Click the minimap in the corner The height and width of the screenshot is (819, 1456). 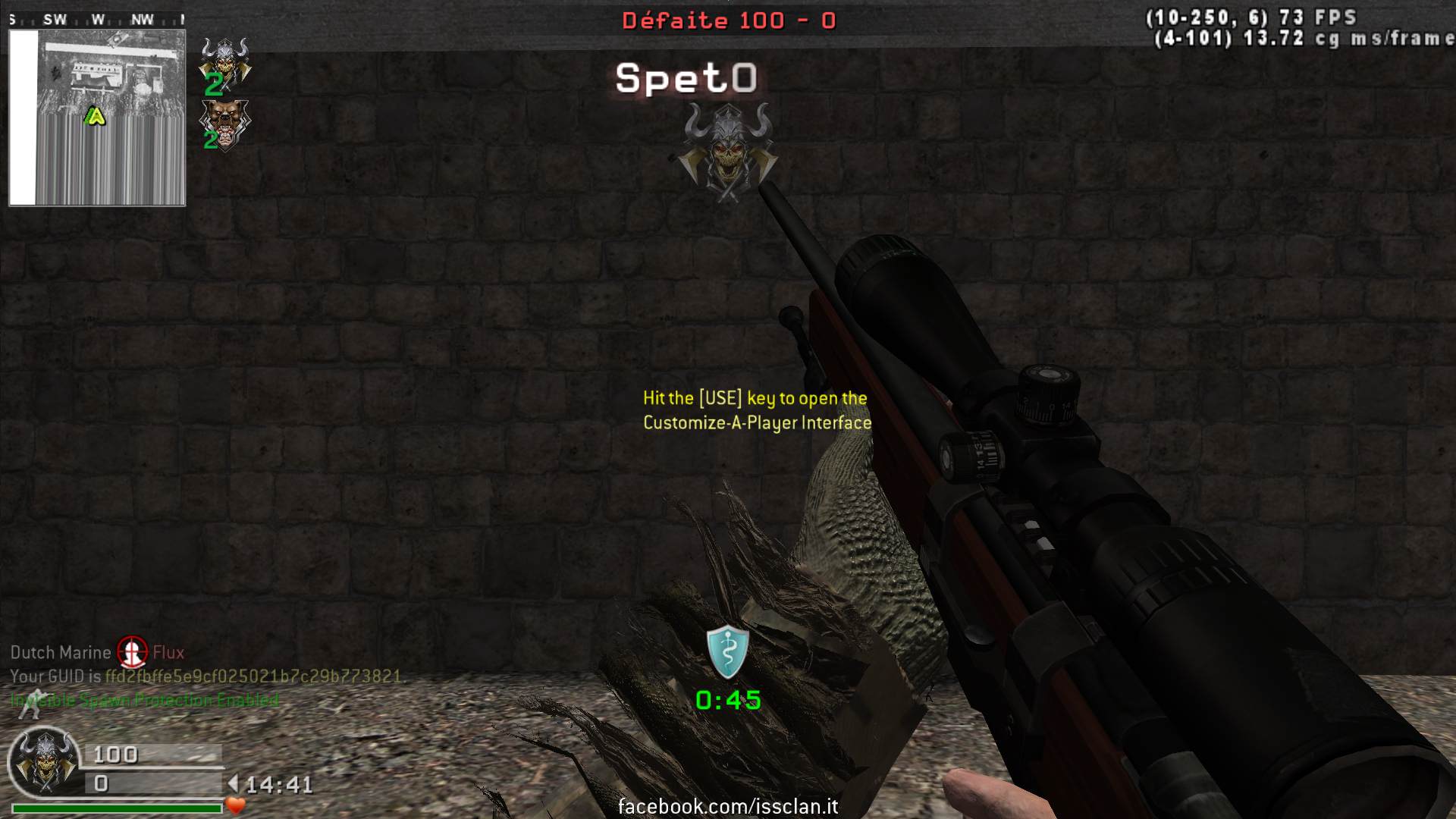click(97, 118)
